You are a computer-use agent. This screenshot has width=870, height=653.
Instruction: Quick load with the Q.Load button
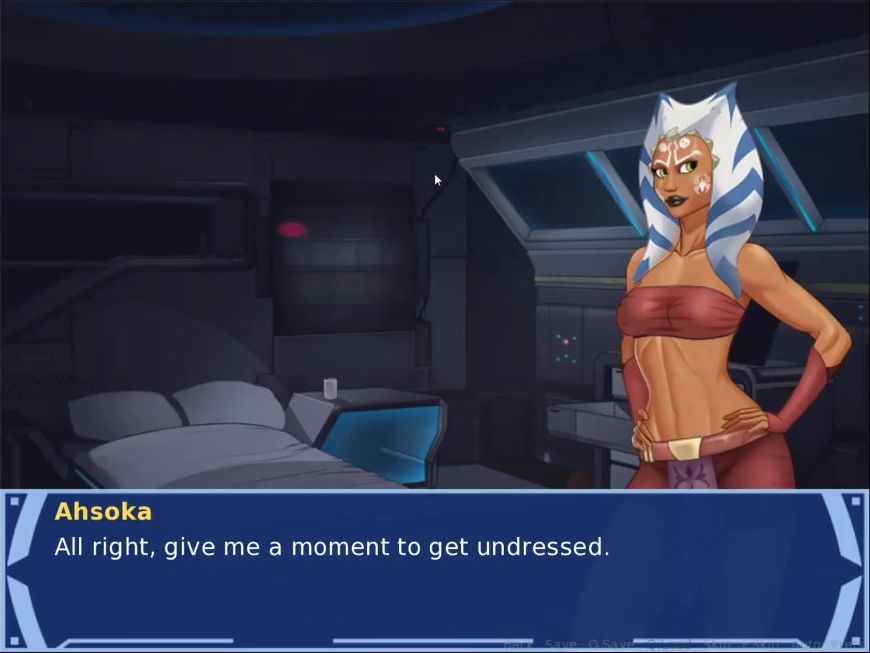tap(669, 644)
